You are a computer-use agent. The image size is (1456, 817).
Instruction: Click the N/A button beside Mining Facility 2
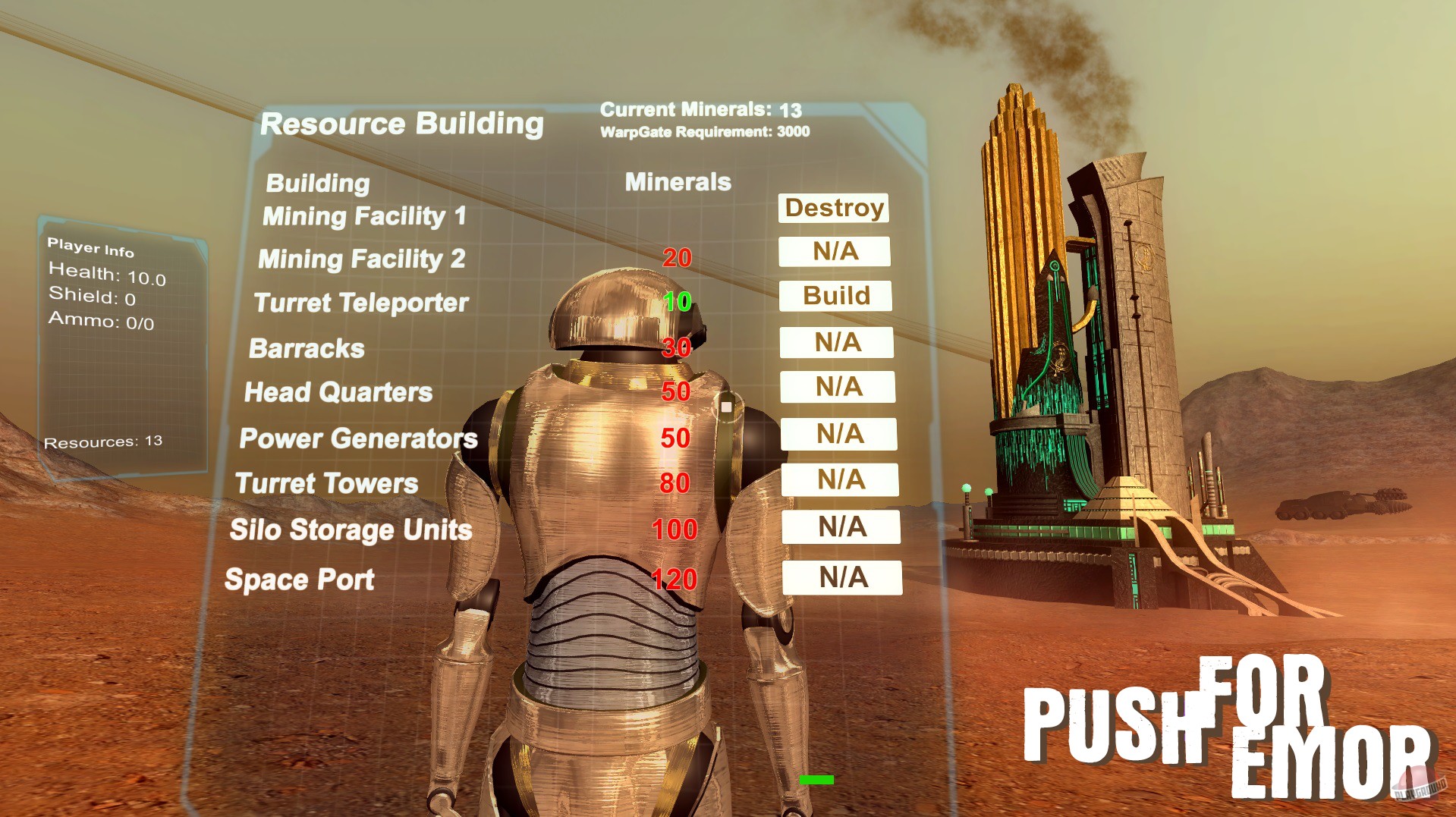click(834, 252)
